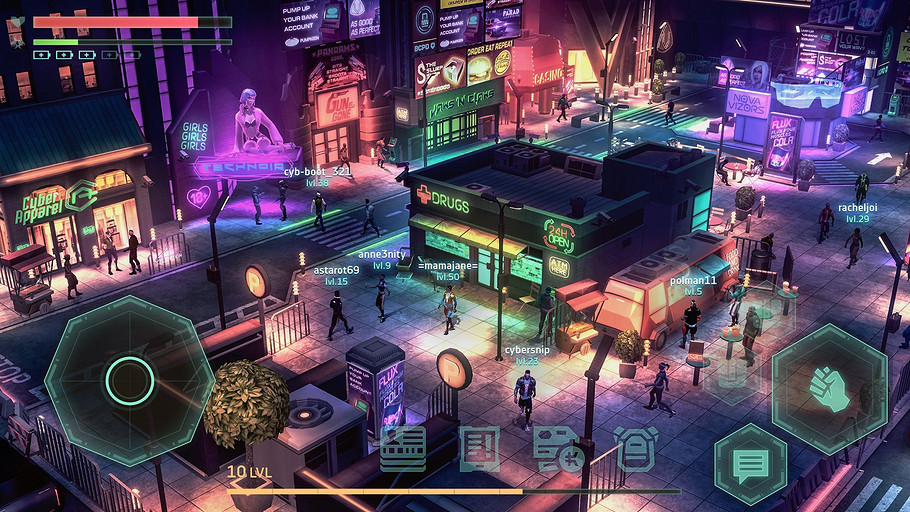Tap the virtual joystick center ring
Viewport: 910px width, 512px height.
(129, 380)
